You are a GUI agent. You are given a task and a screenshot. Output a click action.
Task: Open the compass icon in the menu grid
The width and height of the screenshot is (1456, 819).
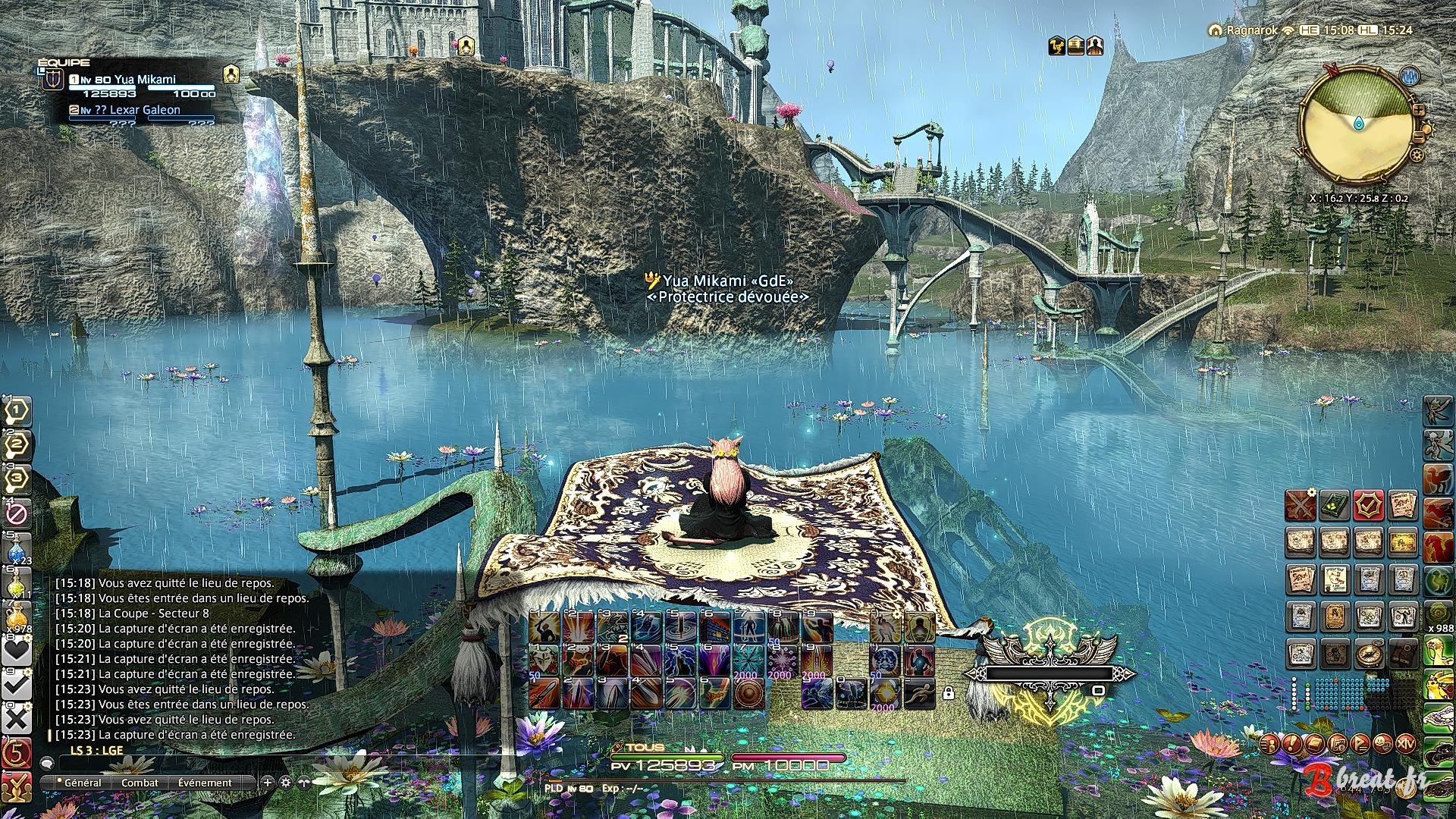1369,653
